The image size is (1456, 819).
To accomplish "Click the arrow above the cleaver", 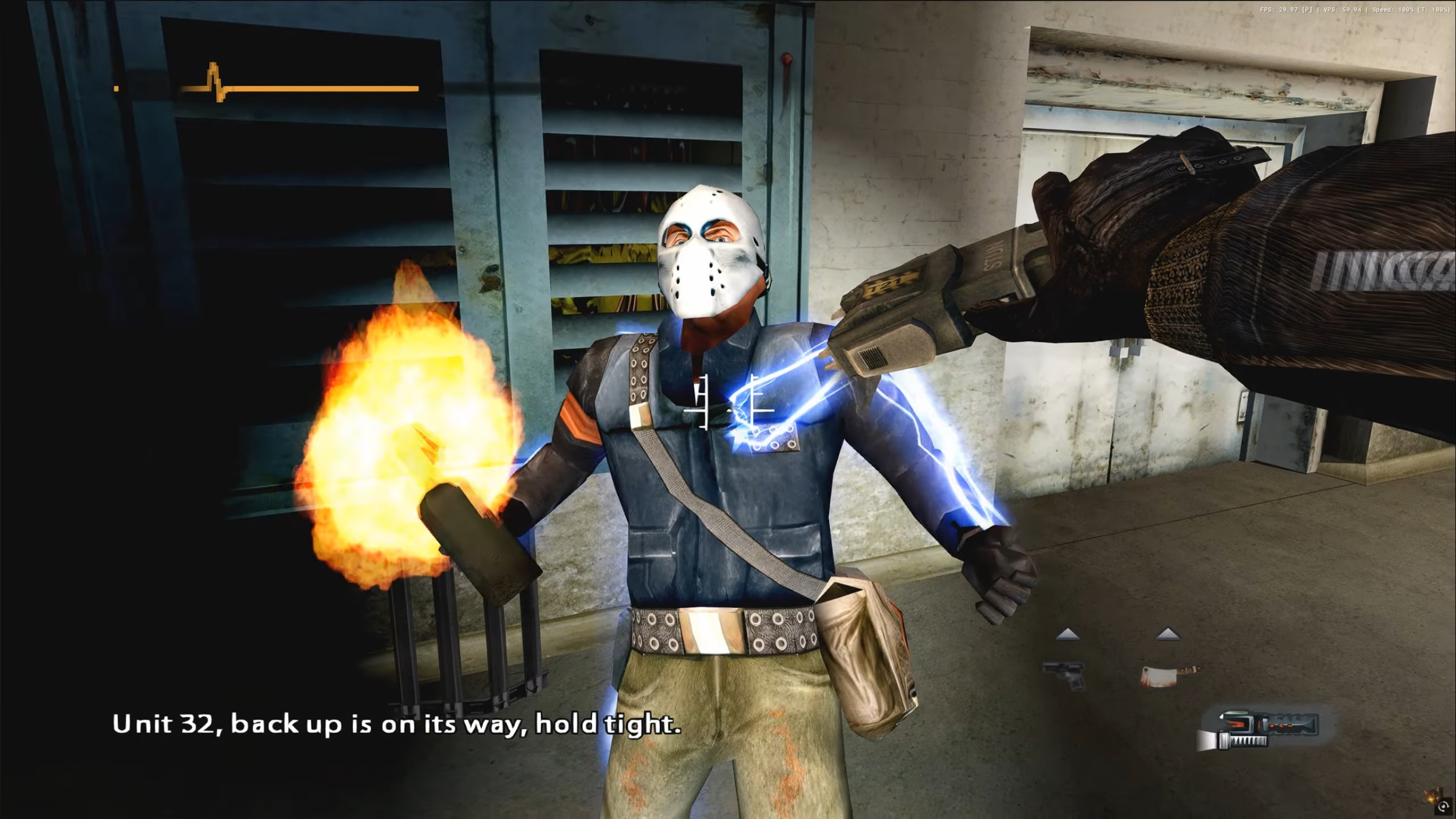I will coord(1168,634).
